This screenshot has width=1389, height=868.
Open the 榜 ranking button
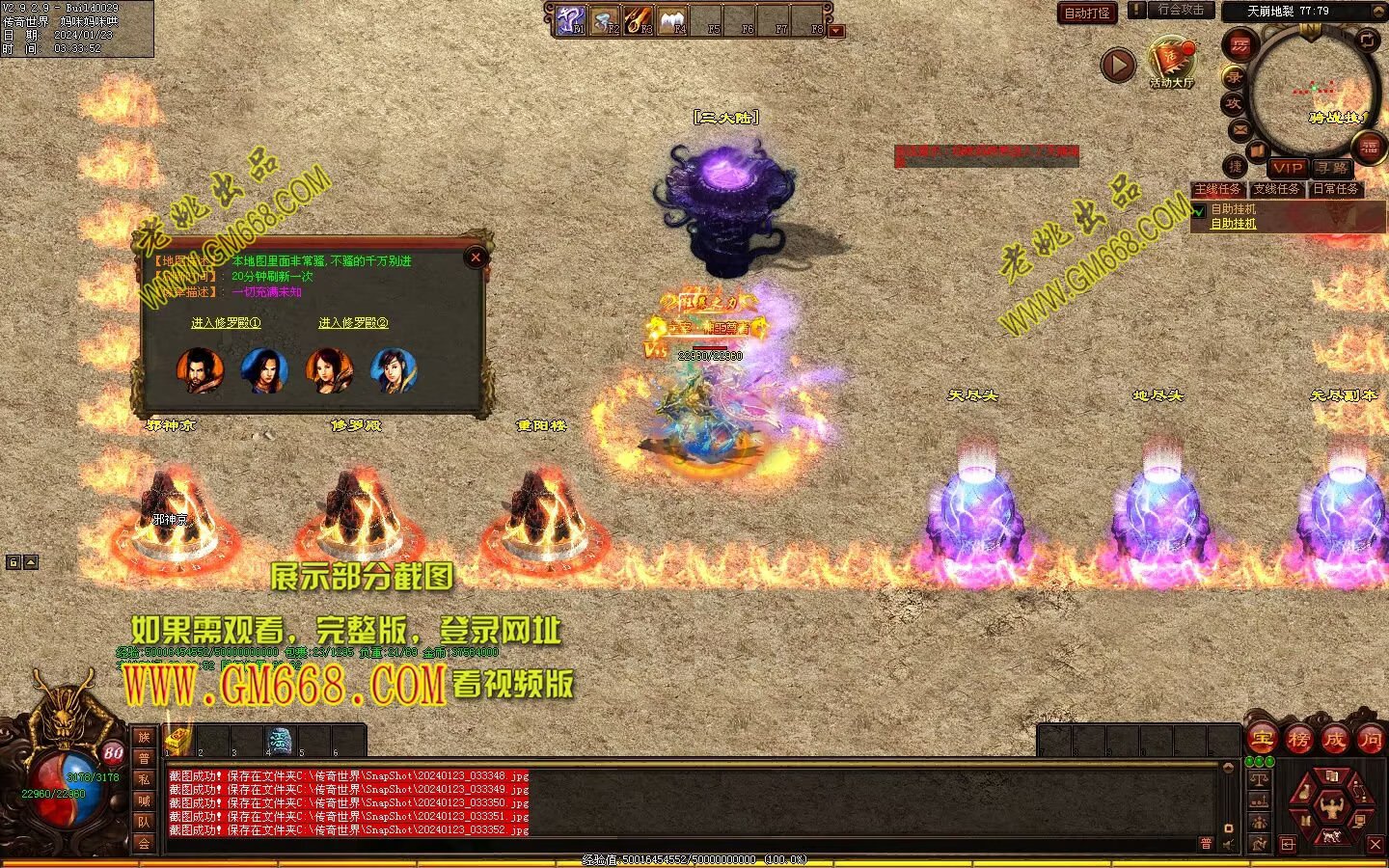pyautogui.click(x=1298, y=740)
